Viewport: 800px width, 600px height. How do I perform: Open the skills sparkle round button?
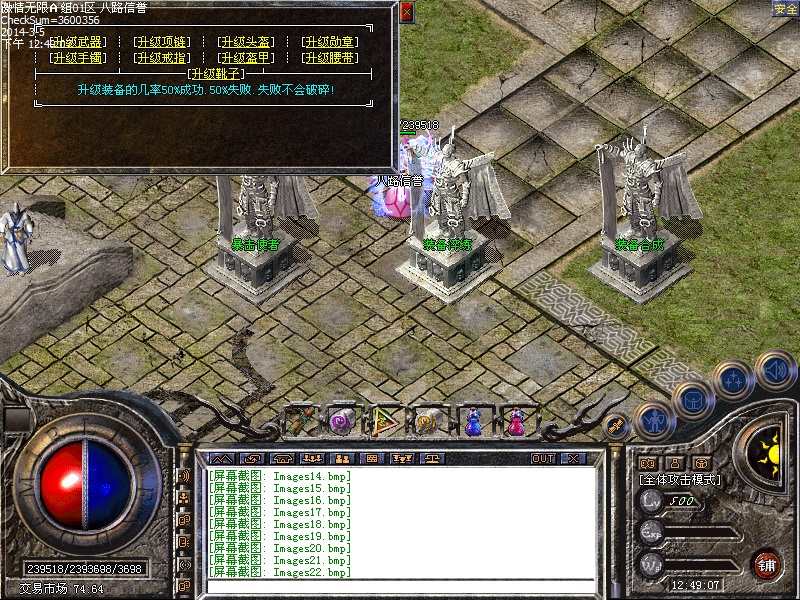pos(735,379)
